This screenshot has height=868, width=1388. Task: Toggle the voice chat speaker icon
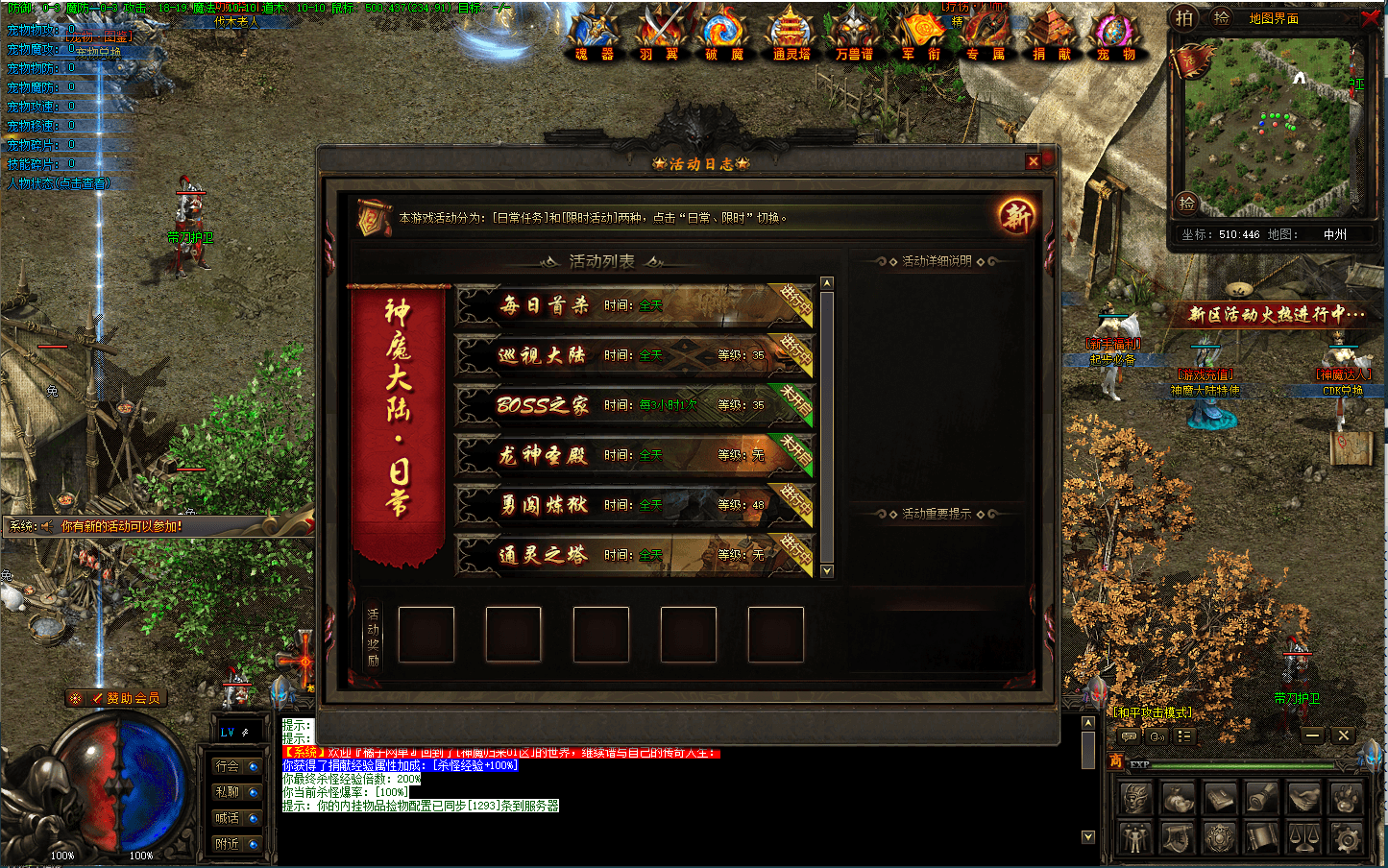[1157, 736]
